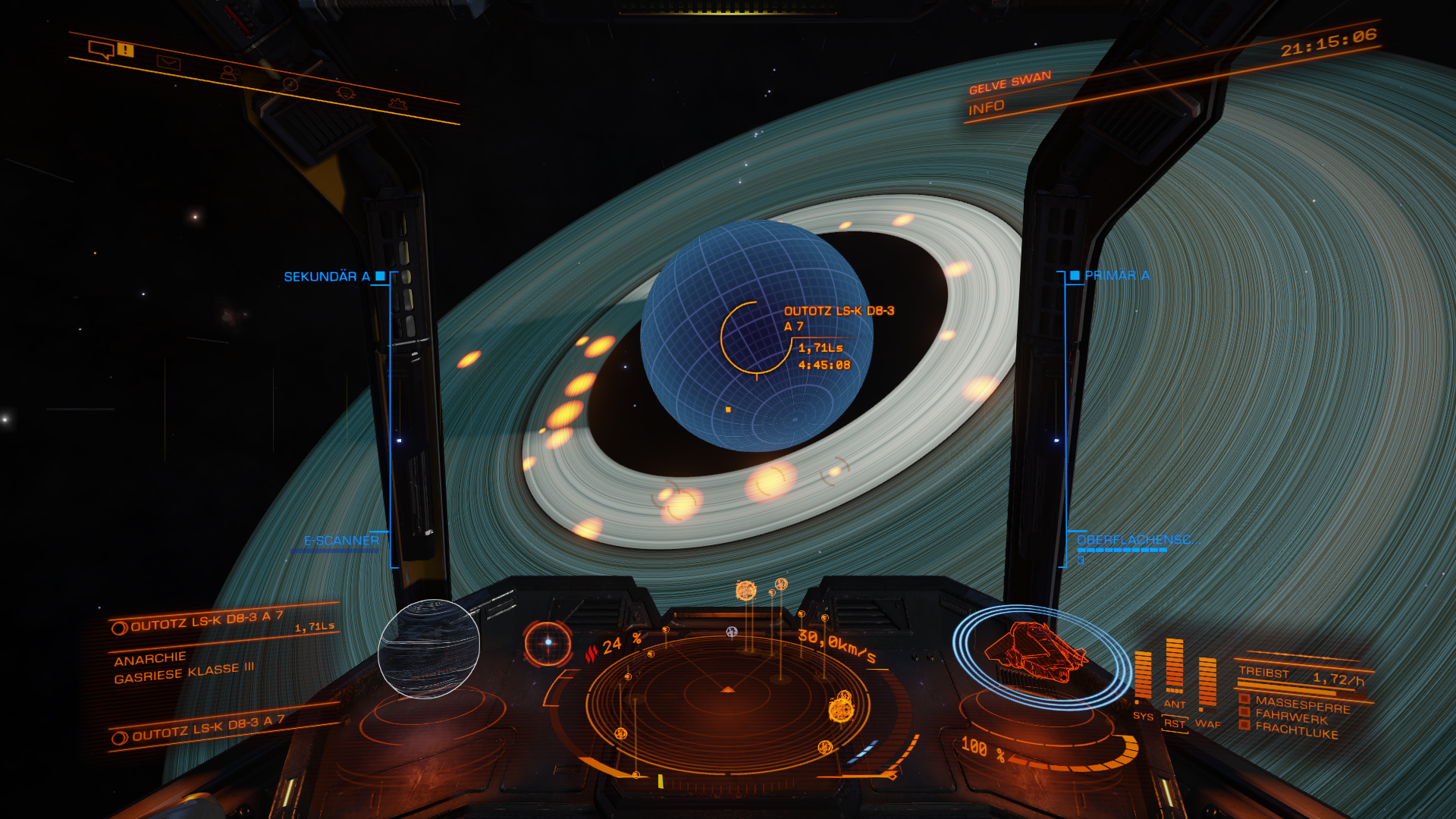Click the RST power reset button
The image size is (1456, 819).
coord(1175,723)
